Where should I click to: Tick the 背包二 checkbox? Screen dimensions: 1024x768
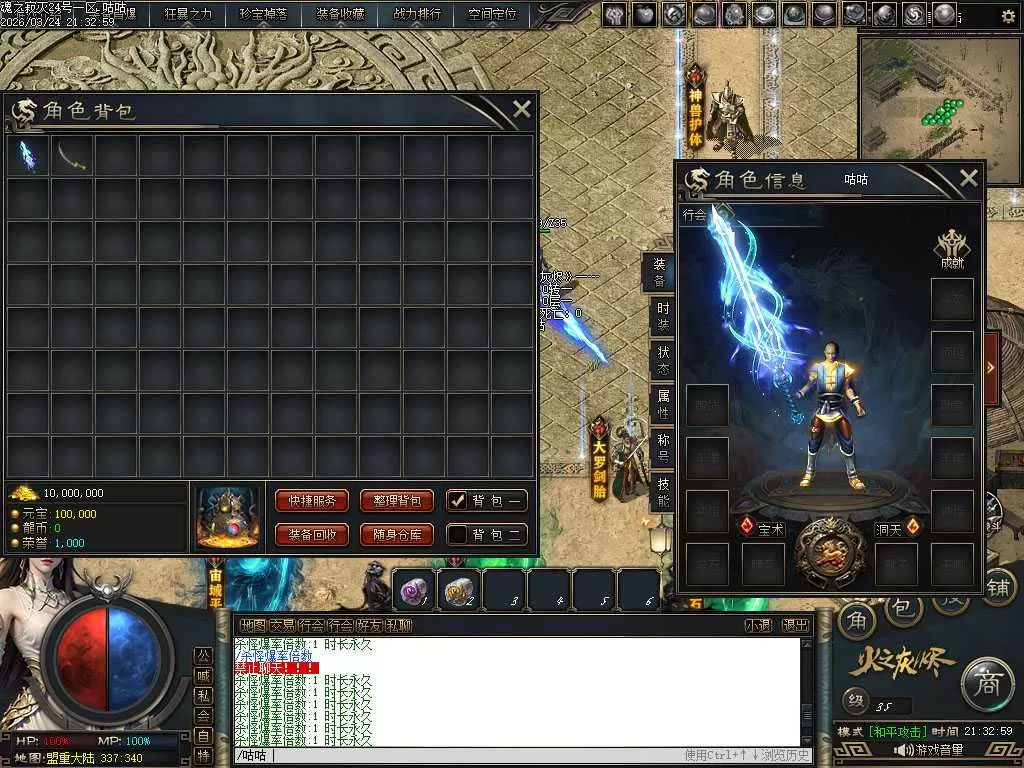tap(458, 535)
